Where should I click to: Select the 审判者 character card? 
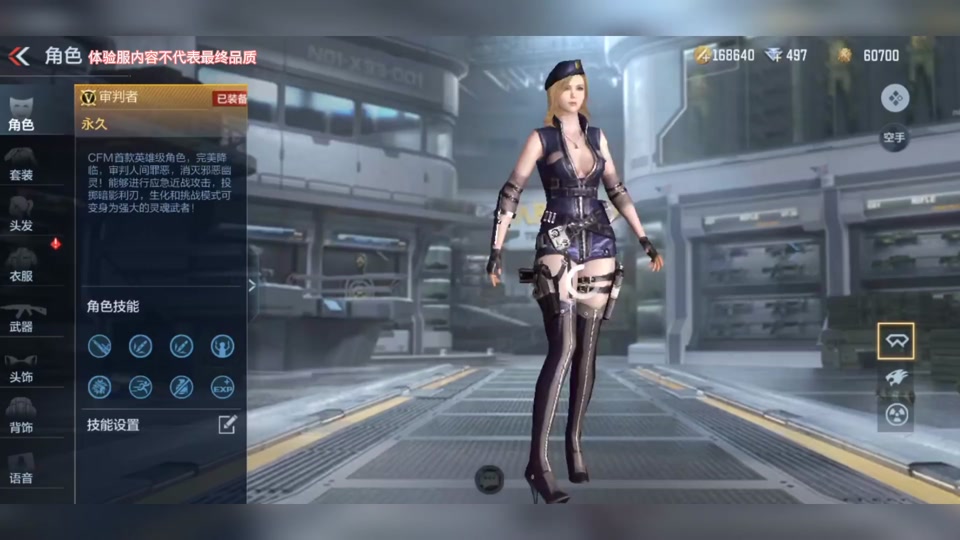pos(160,110)
